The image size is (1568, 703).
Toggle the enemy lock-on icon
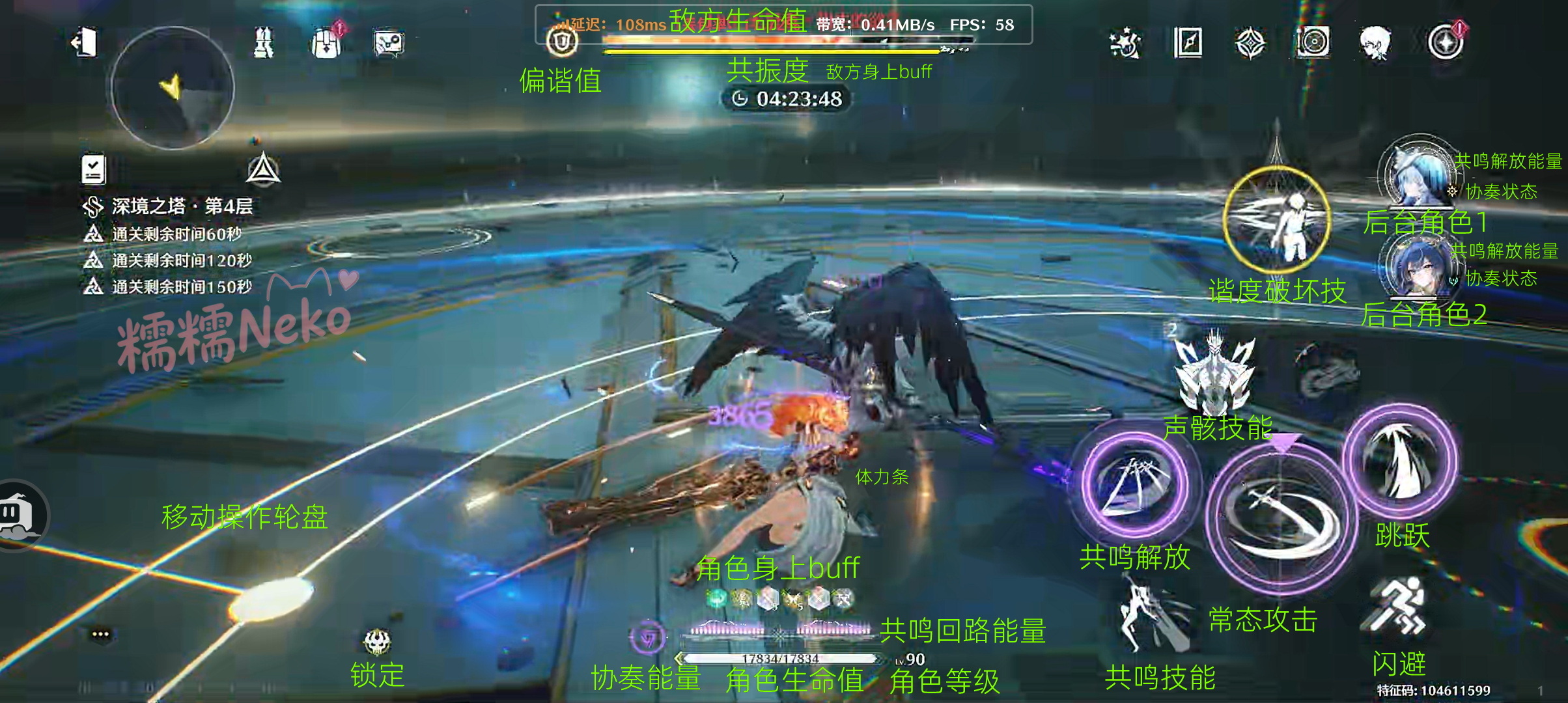point(377,642)
